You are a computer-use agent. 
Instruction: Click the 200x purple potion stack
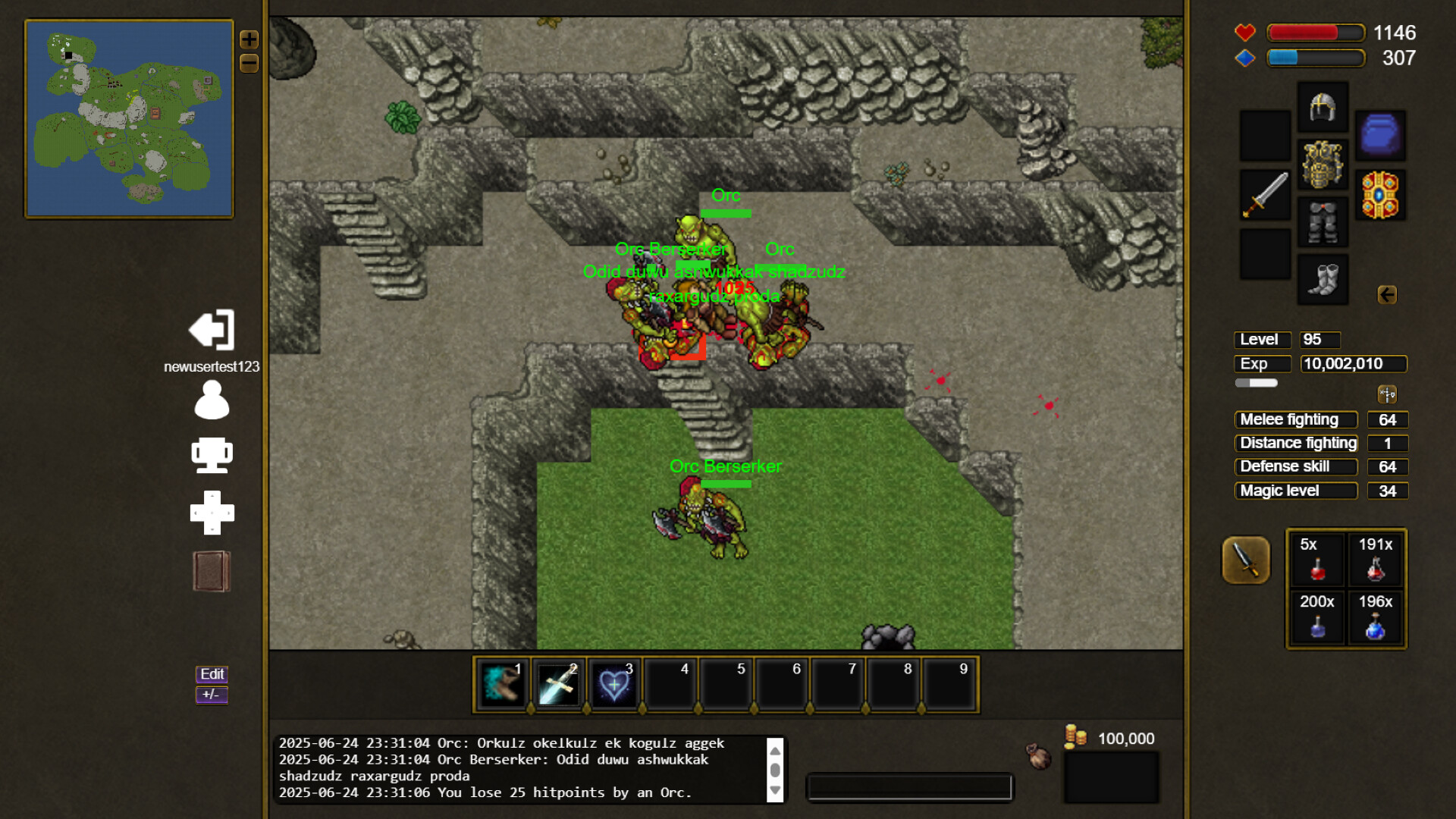pyautogui.click(x=1316, y=618)
